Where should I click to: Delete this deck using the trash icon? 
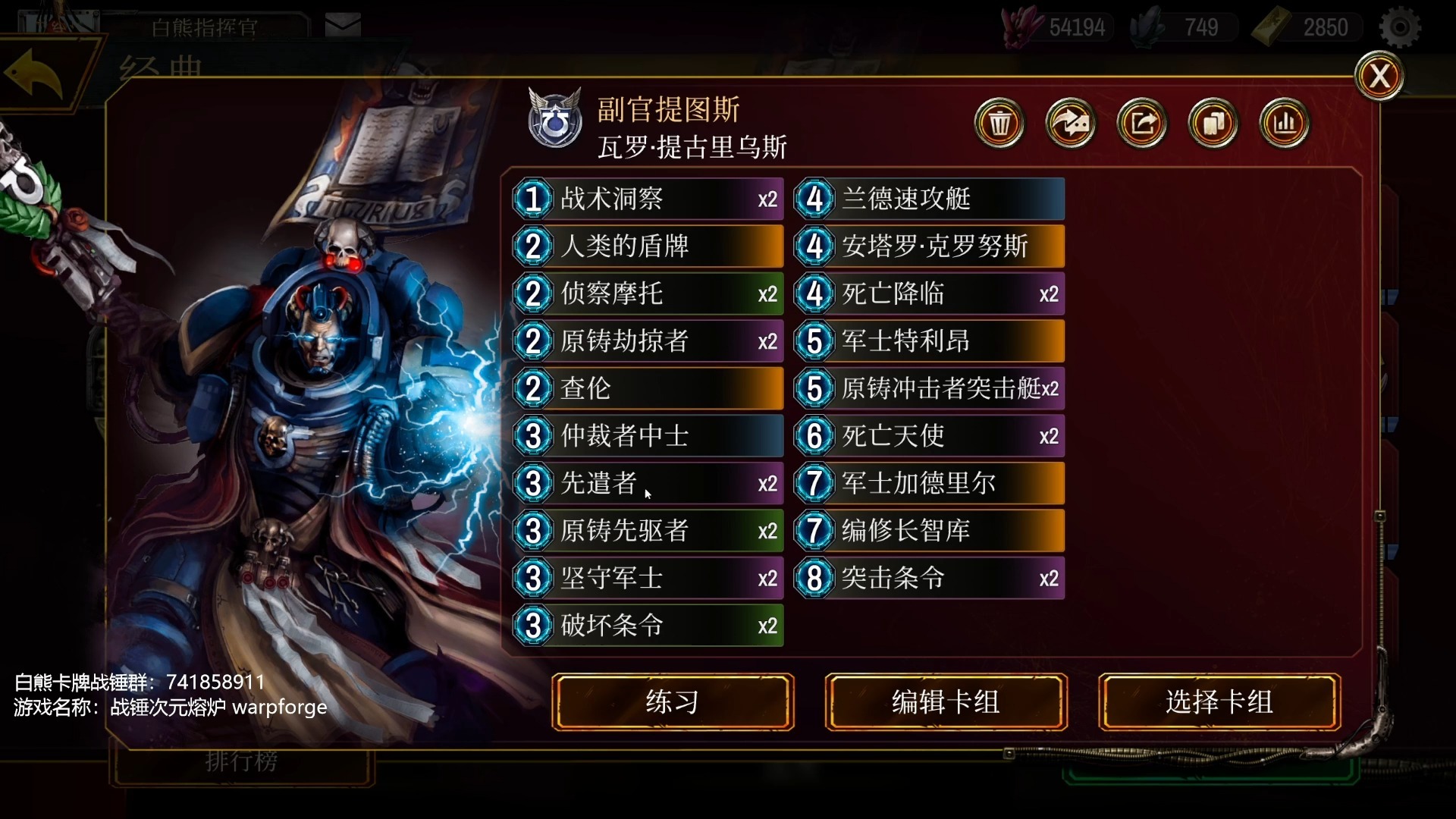tap(999, 123)
